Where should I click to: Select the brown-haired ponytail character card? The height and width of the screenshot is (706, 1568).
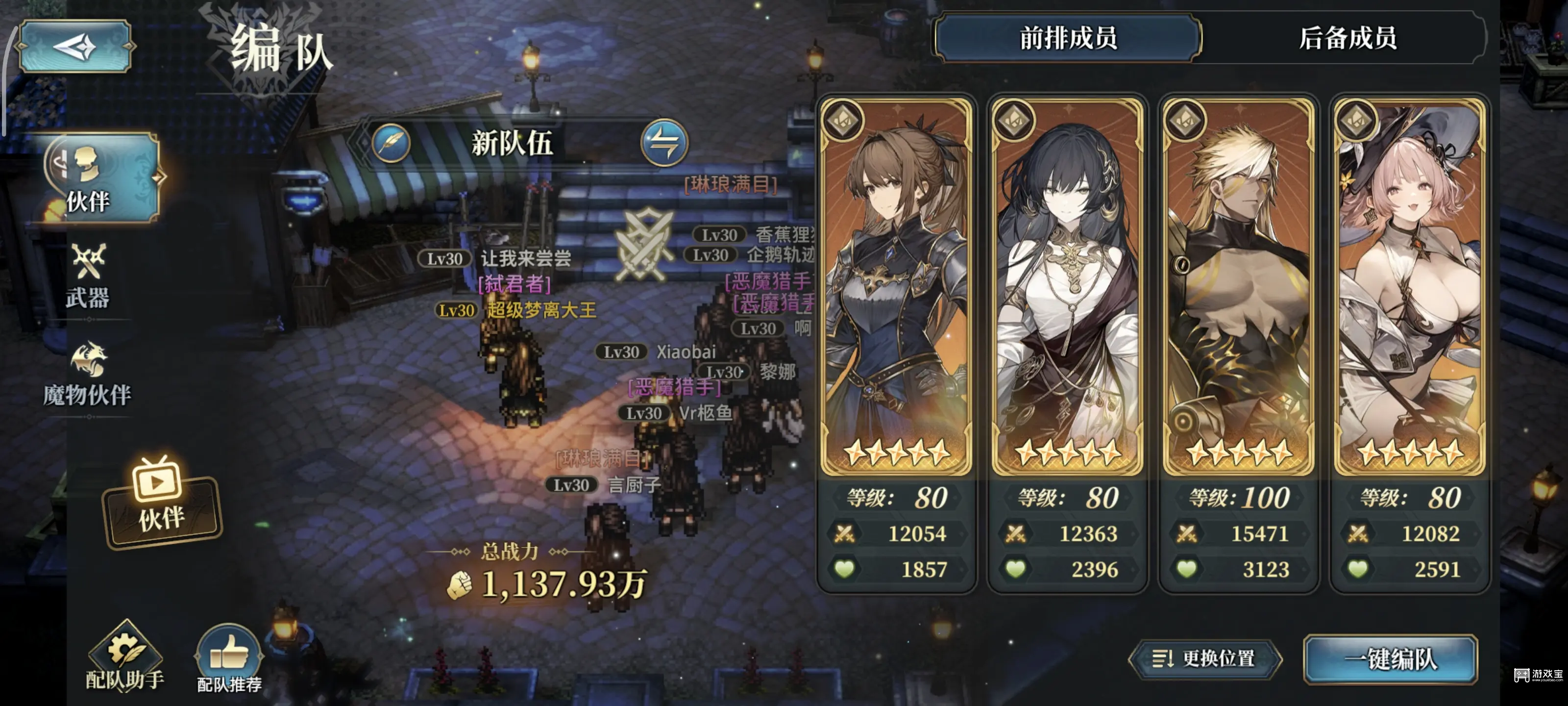pos(896,286)
